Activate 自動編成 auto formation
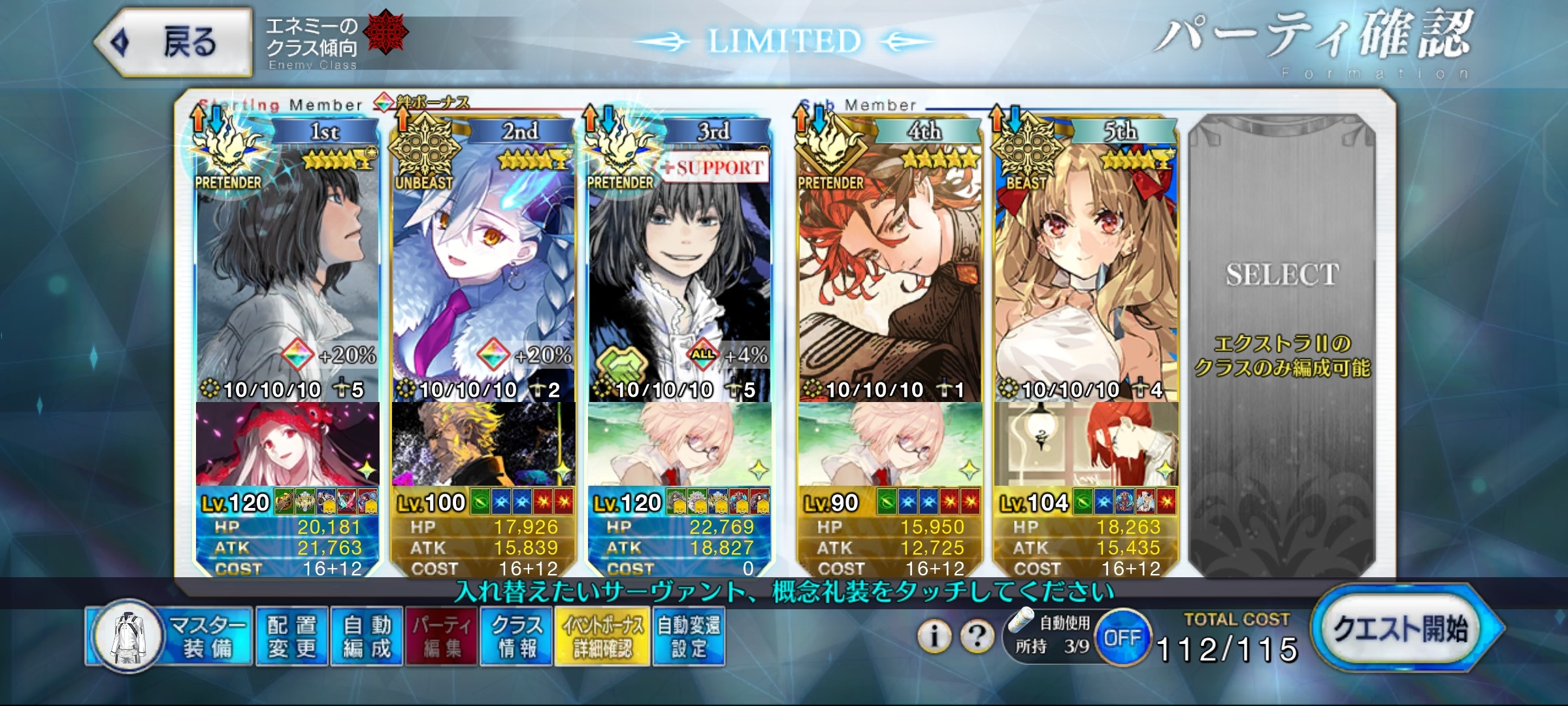Screen dimensions: 1568x706 tap(367, 637)
